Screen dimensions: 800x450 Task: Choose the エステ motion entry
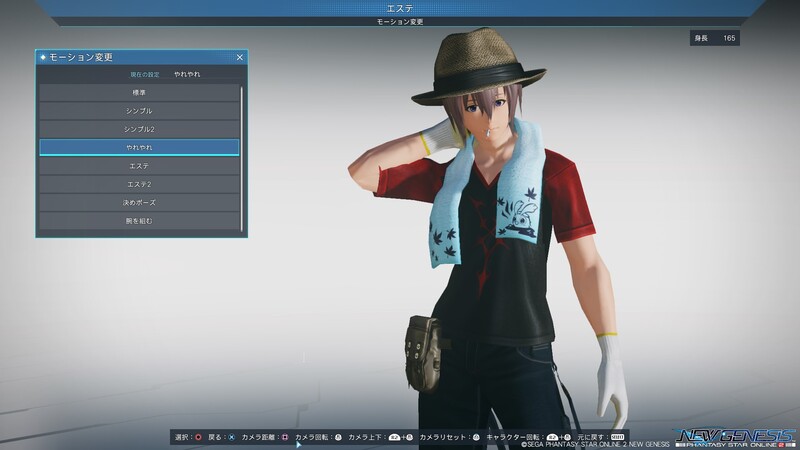click(139, 165)
